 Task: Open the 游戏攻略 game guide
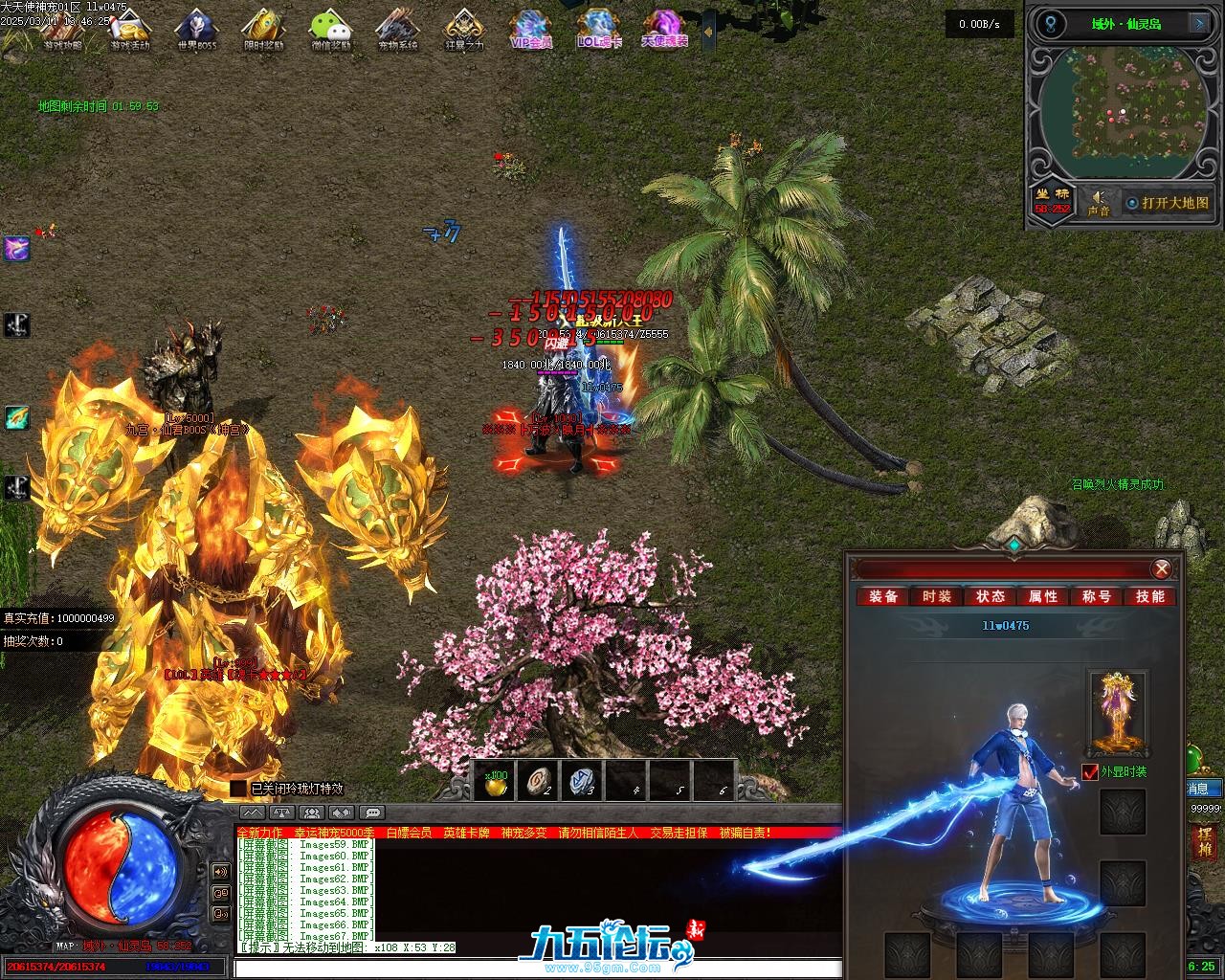point(62,29)
